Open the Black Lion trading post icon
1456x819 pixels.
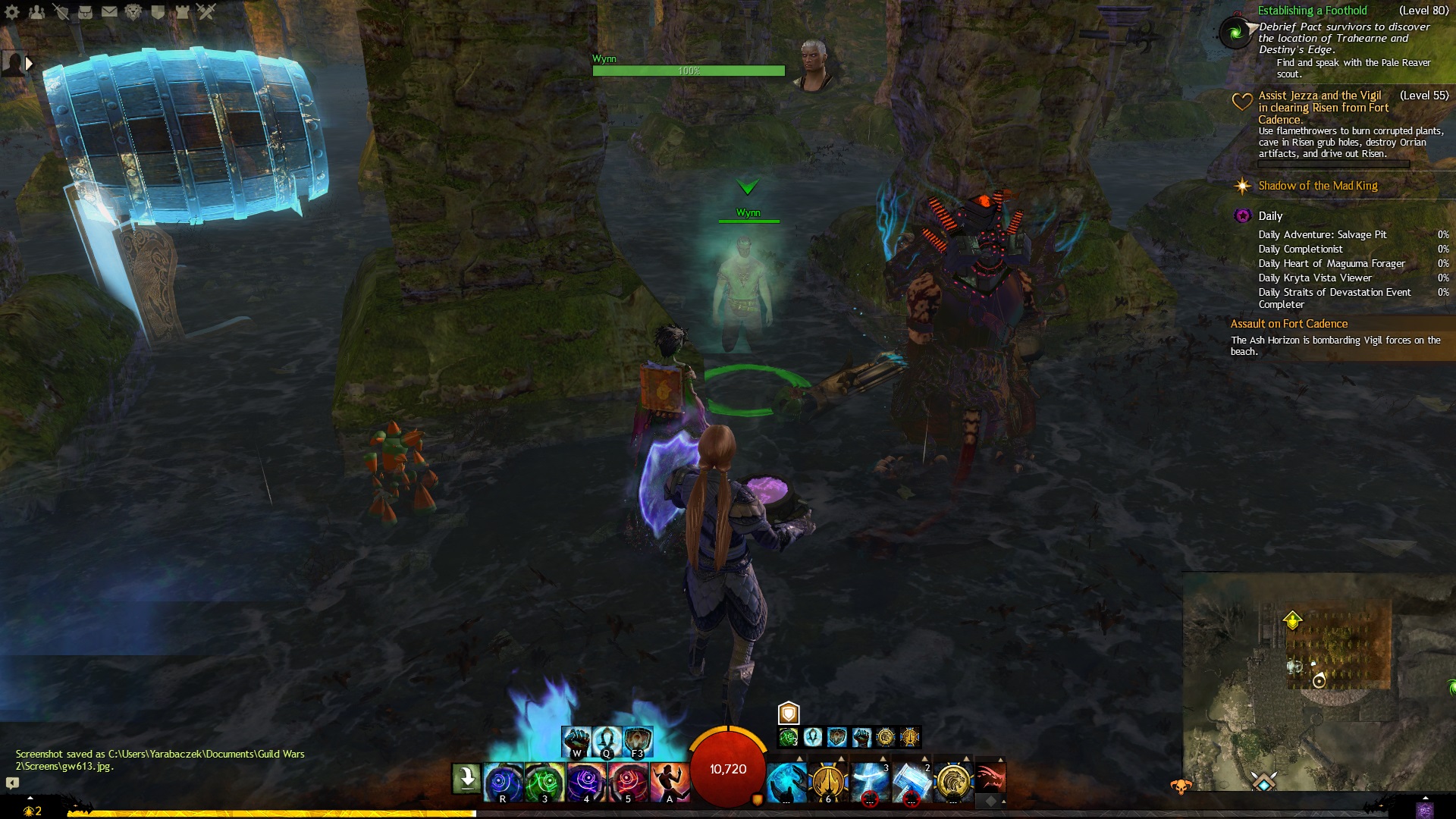(133, 12)
